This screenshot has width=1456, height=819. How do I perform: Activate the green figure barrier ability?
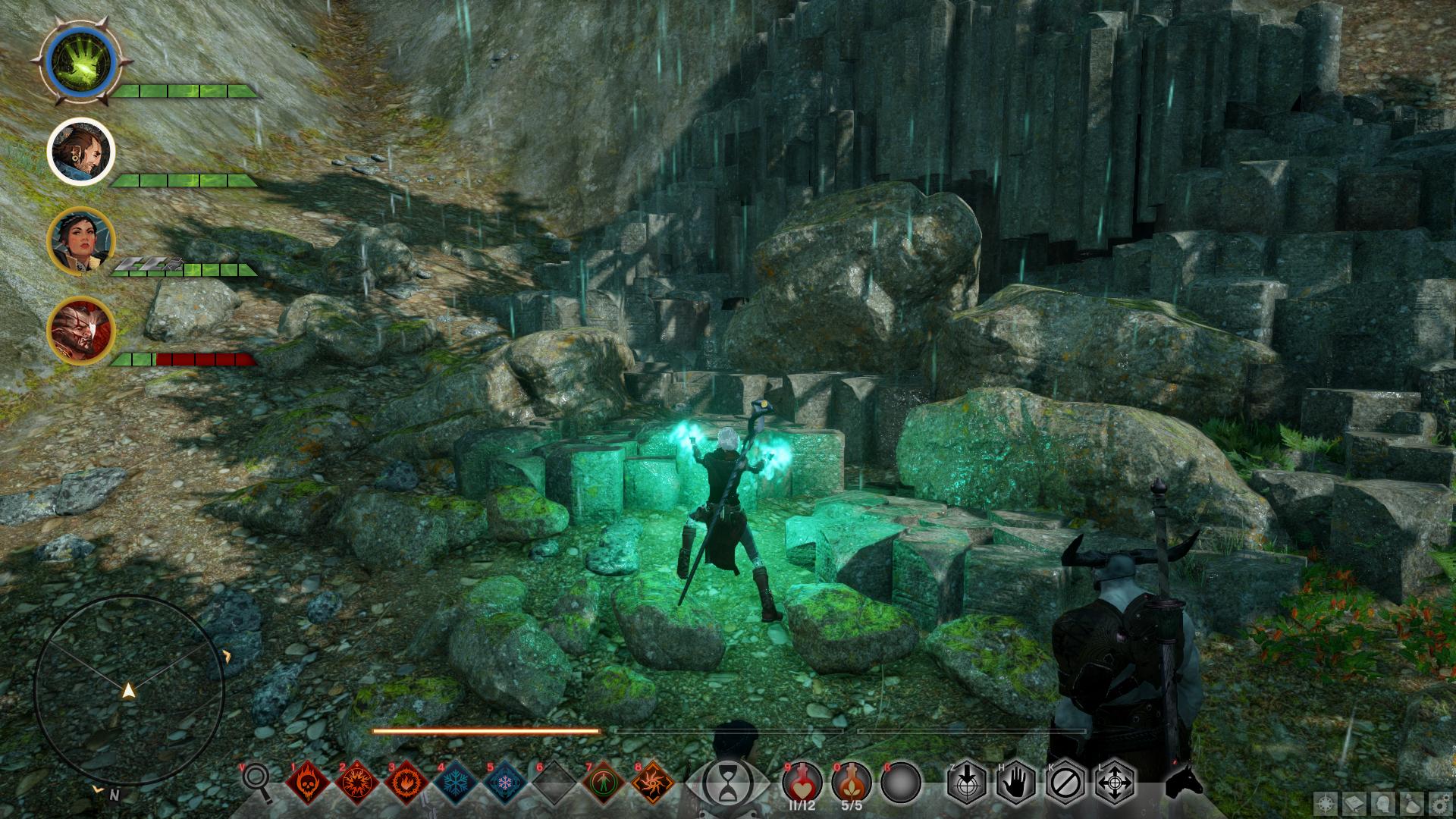604,783
